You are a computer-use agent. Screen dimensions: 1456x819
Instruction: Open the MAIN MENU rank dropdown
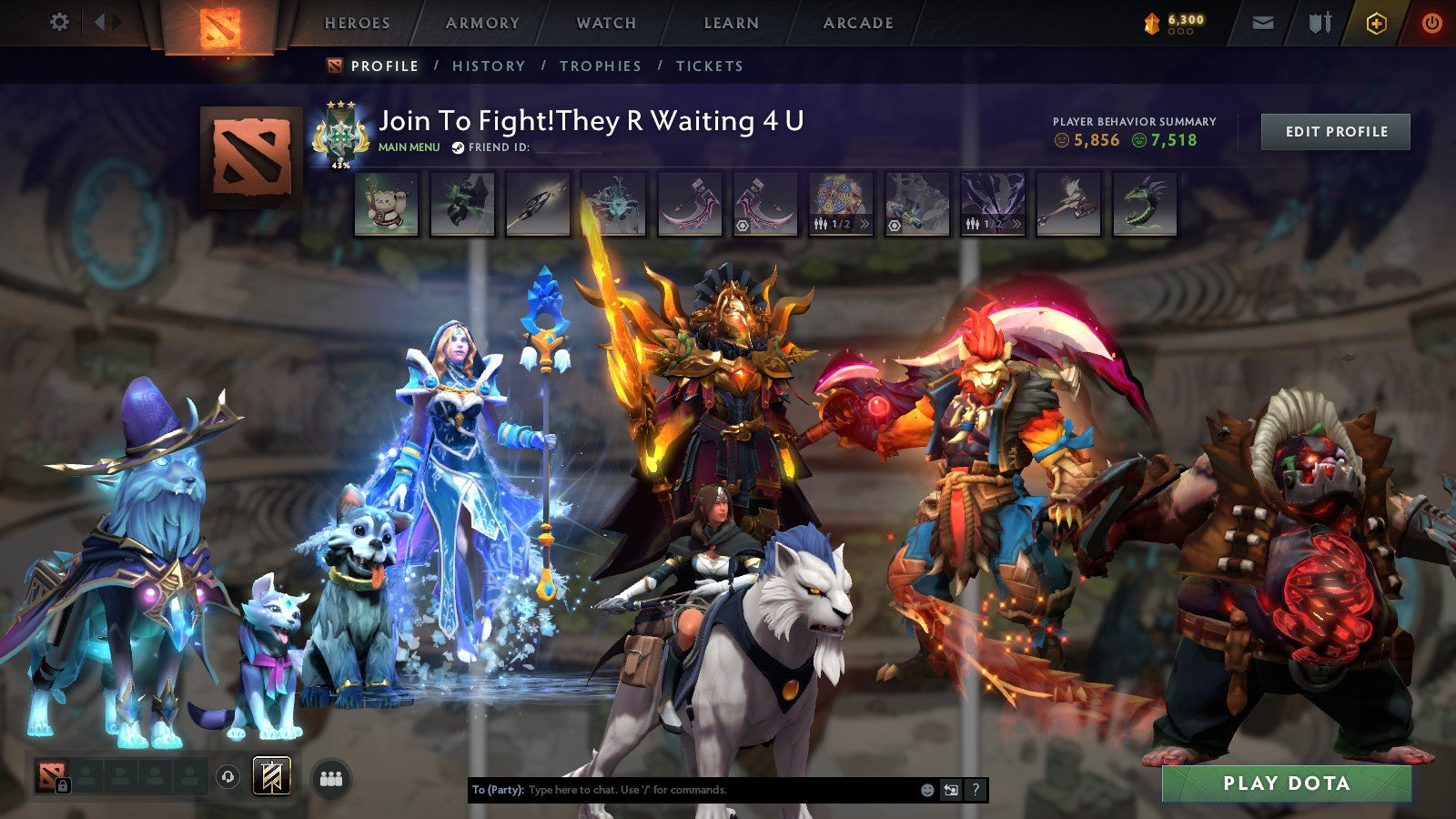pos(409,148)
